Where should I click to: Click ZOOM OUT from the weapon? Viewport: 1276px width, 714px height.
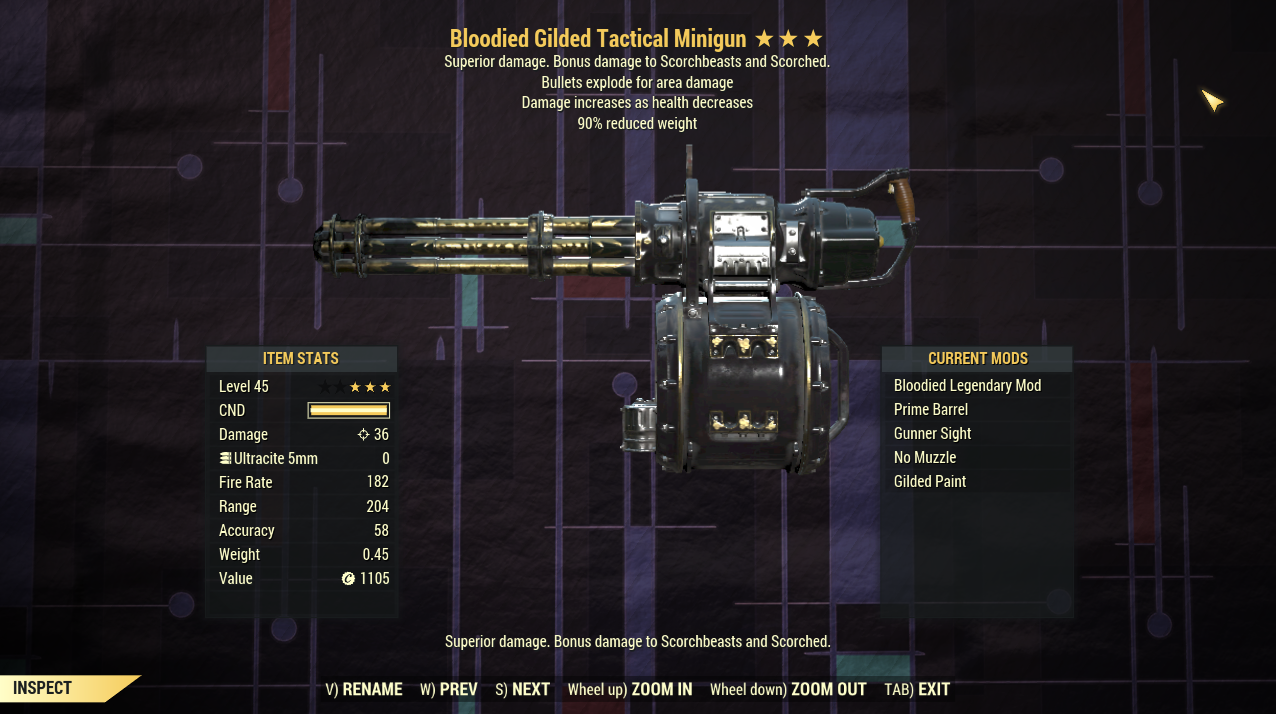788,689
